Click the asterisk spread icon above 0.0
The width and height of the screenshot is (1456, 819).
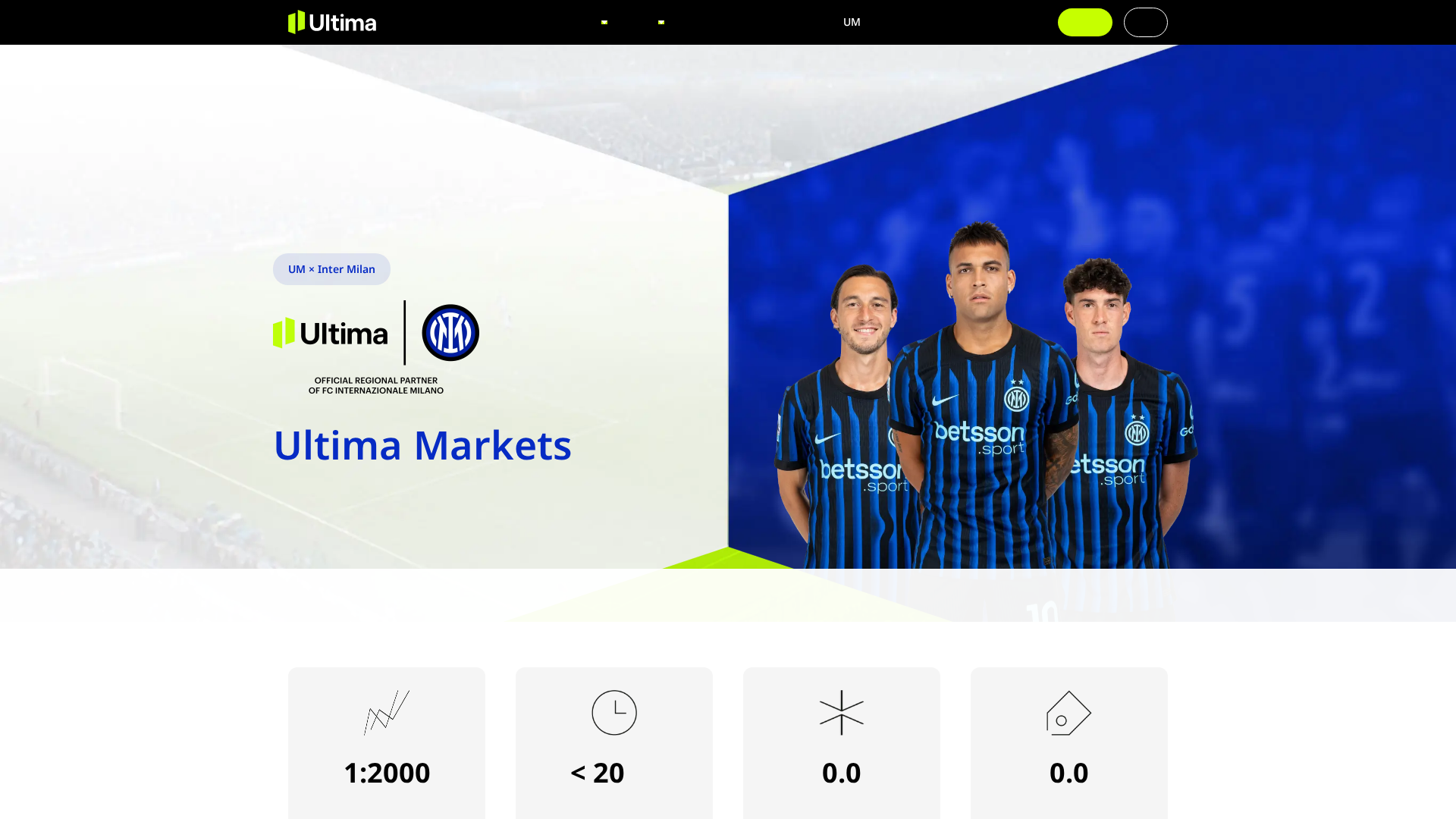click(841, 713)
